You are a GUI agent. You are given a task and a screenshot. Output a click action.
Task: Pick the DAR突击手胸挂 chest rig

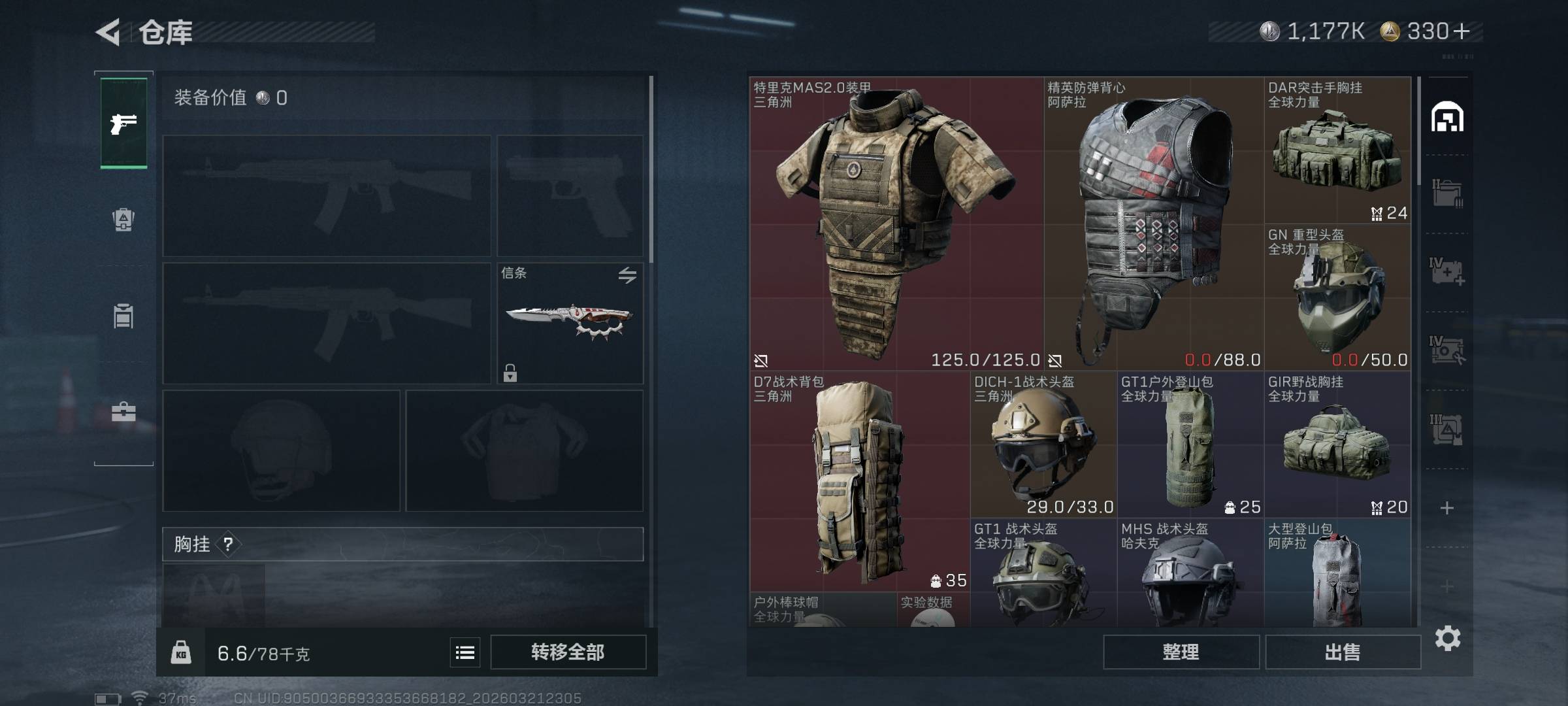1337,150
